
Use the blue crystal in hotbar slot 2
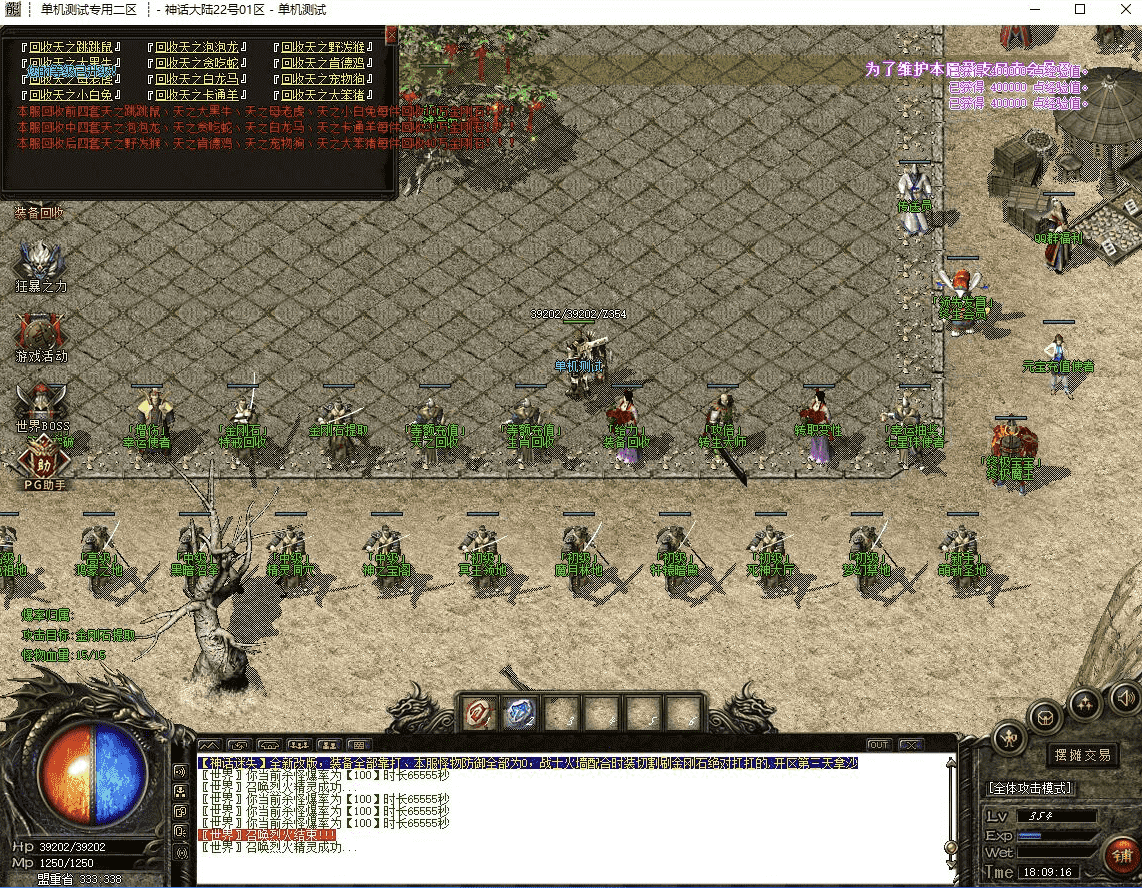(x=520, y=713)
